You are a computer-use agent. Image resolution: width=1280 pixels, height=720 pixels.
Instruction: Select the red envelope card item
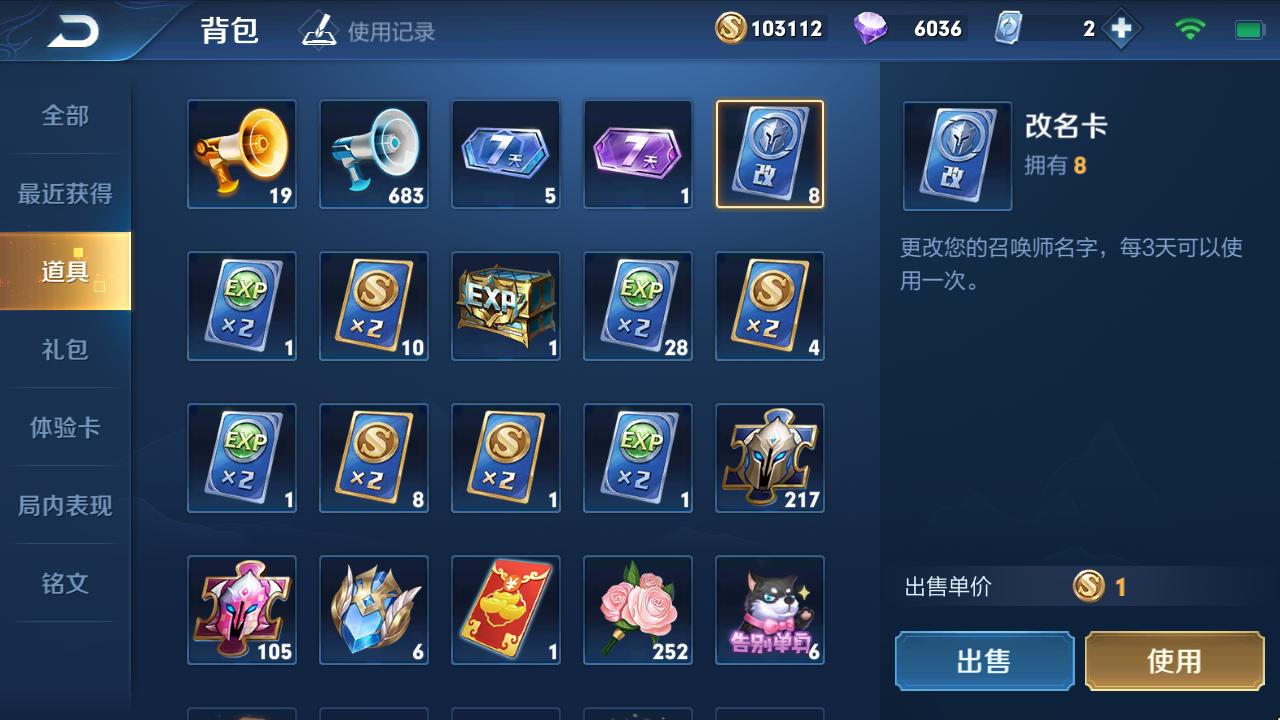click(505, 610)
